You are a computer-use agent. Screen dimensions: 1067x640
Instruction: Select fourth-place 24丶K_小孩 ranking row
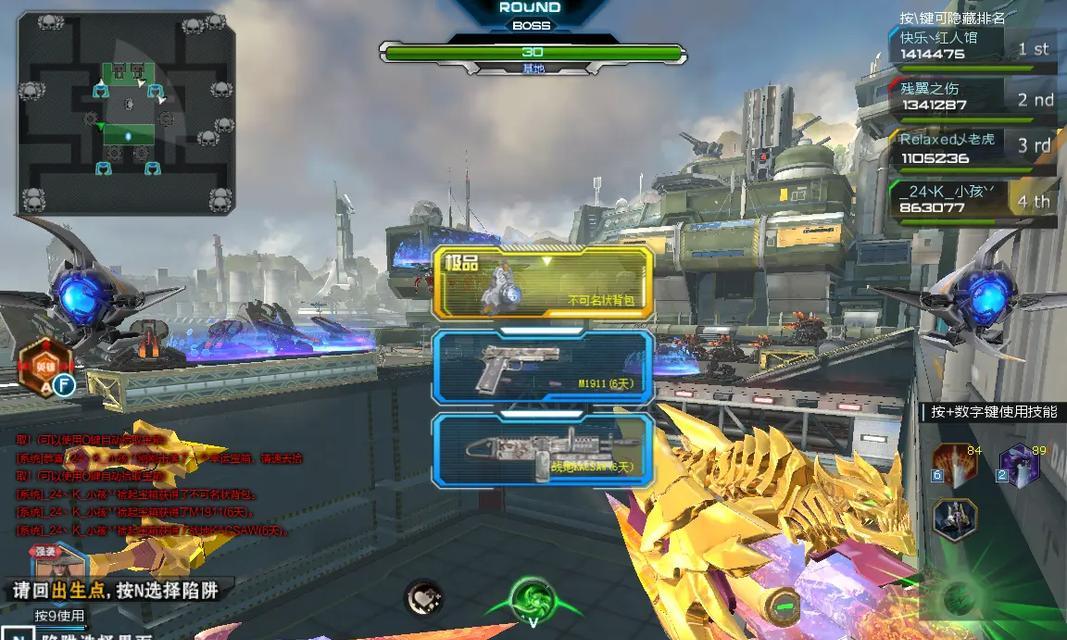971,198
